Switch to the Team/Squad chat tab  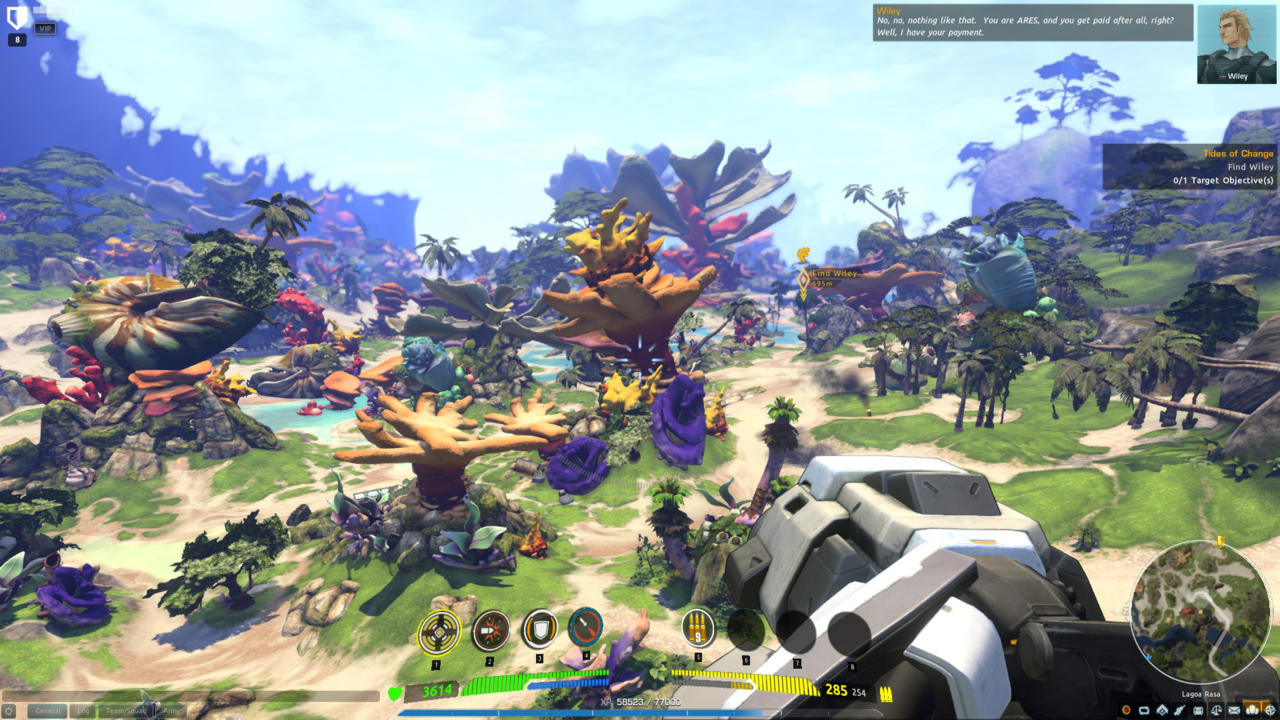(x=125, y=710)
